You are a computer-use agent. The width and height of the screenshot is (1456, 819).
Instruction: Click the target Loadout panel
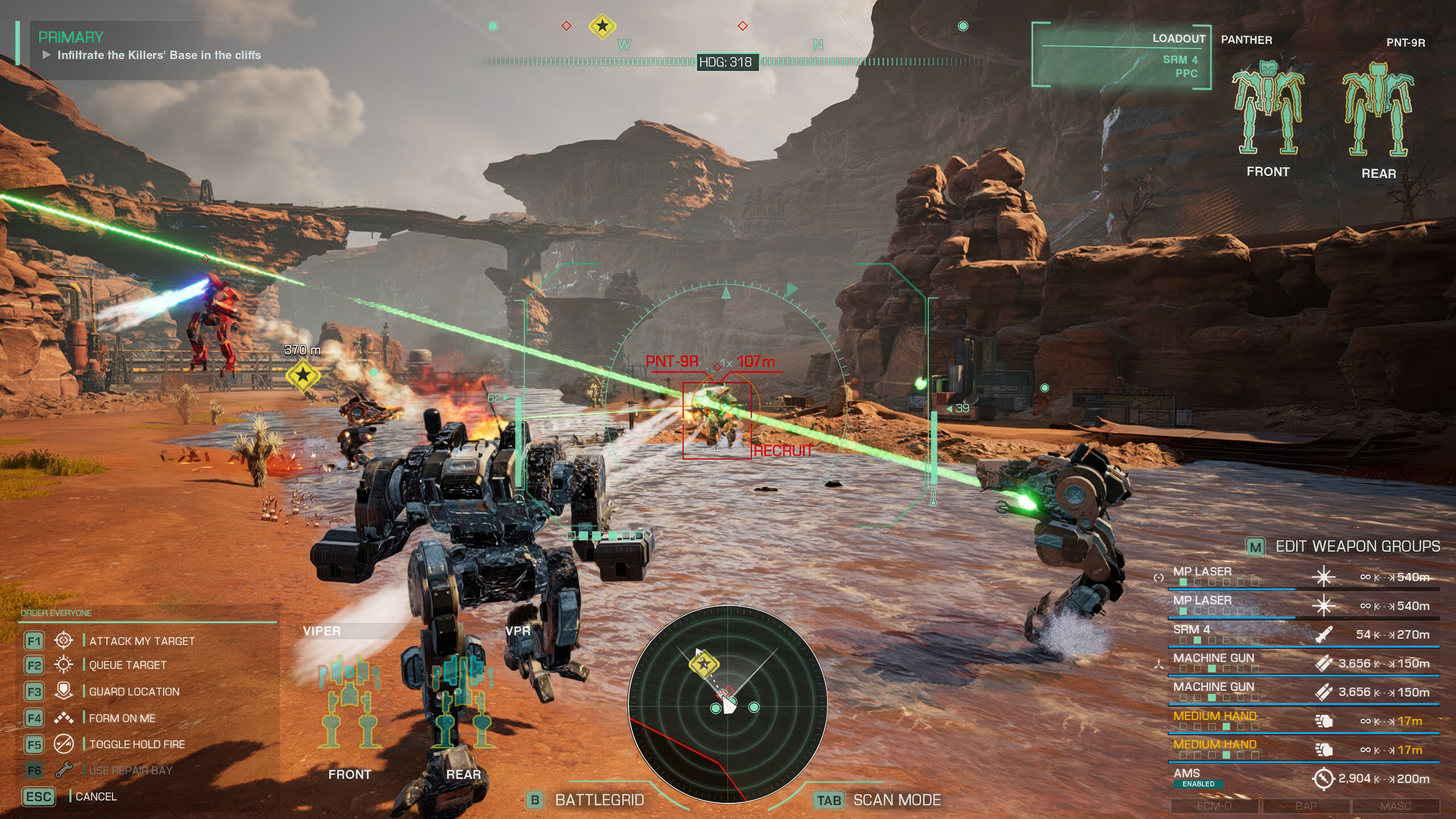click(x=1121, y=57)
